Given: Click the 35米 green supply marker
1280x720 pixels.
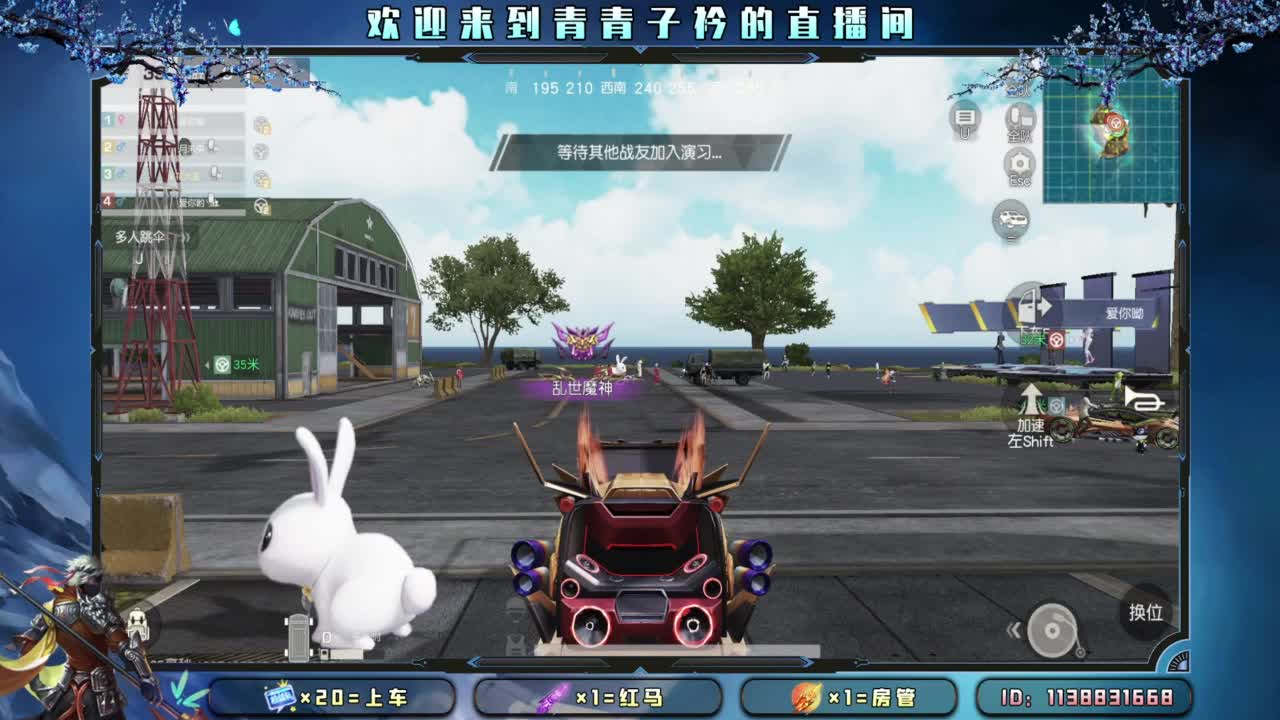Looking at the screenshot, I should click(x=238, y=364).
